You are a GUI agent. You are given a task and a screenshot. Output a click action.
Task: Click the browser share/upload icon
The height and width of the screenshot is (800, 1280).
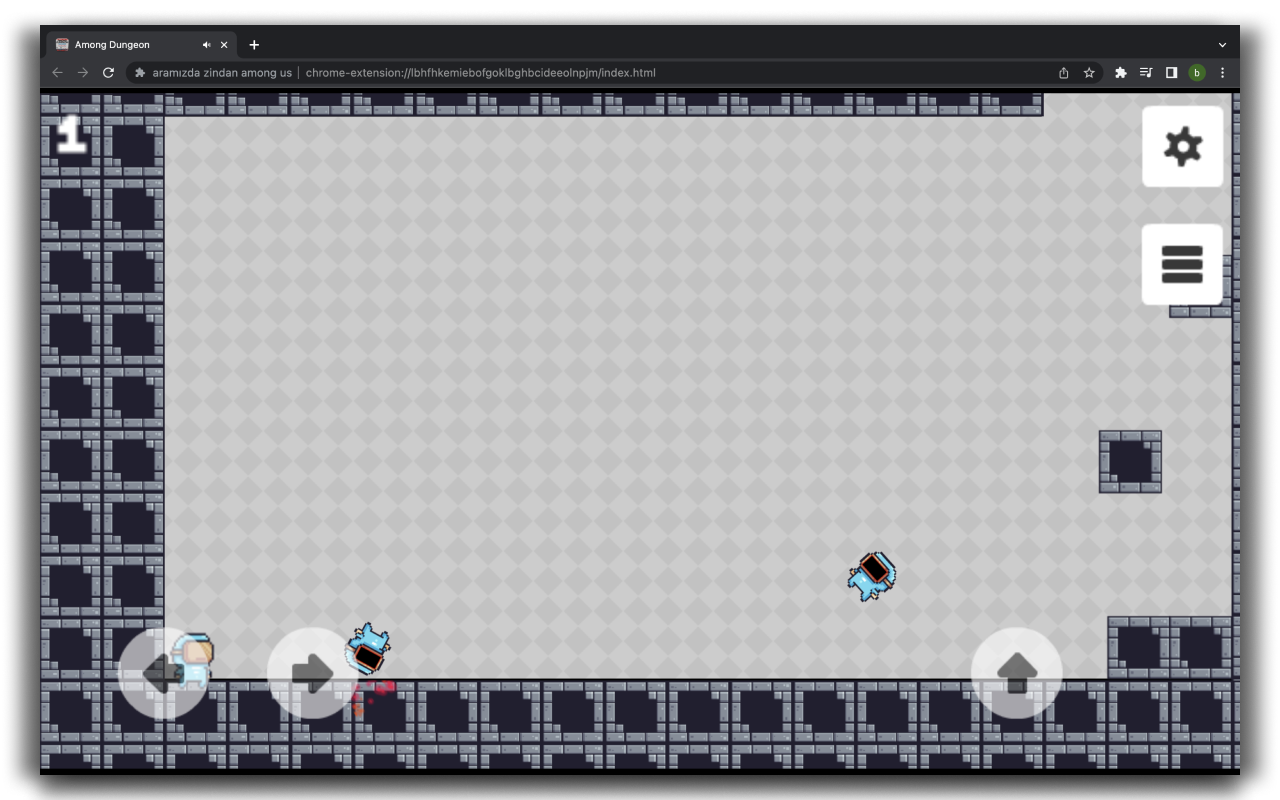(1063, 72)
